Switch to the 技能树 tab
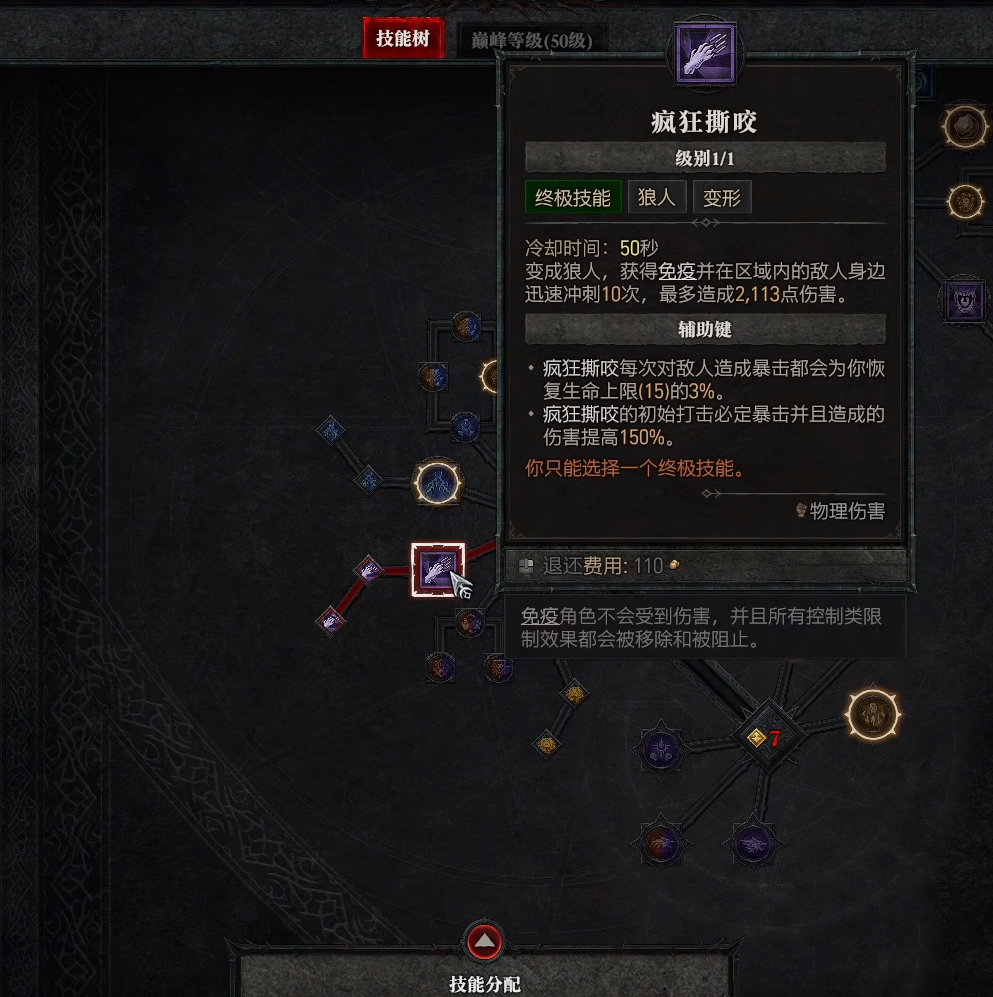 pos(403,39)
